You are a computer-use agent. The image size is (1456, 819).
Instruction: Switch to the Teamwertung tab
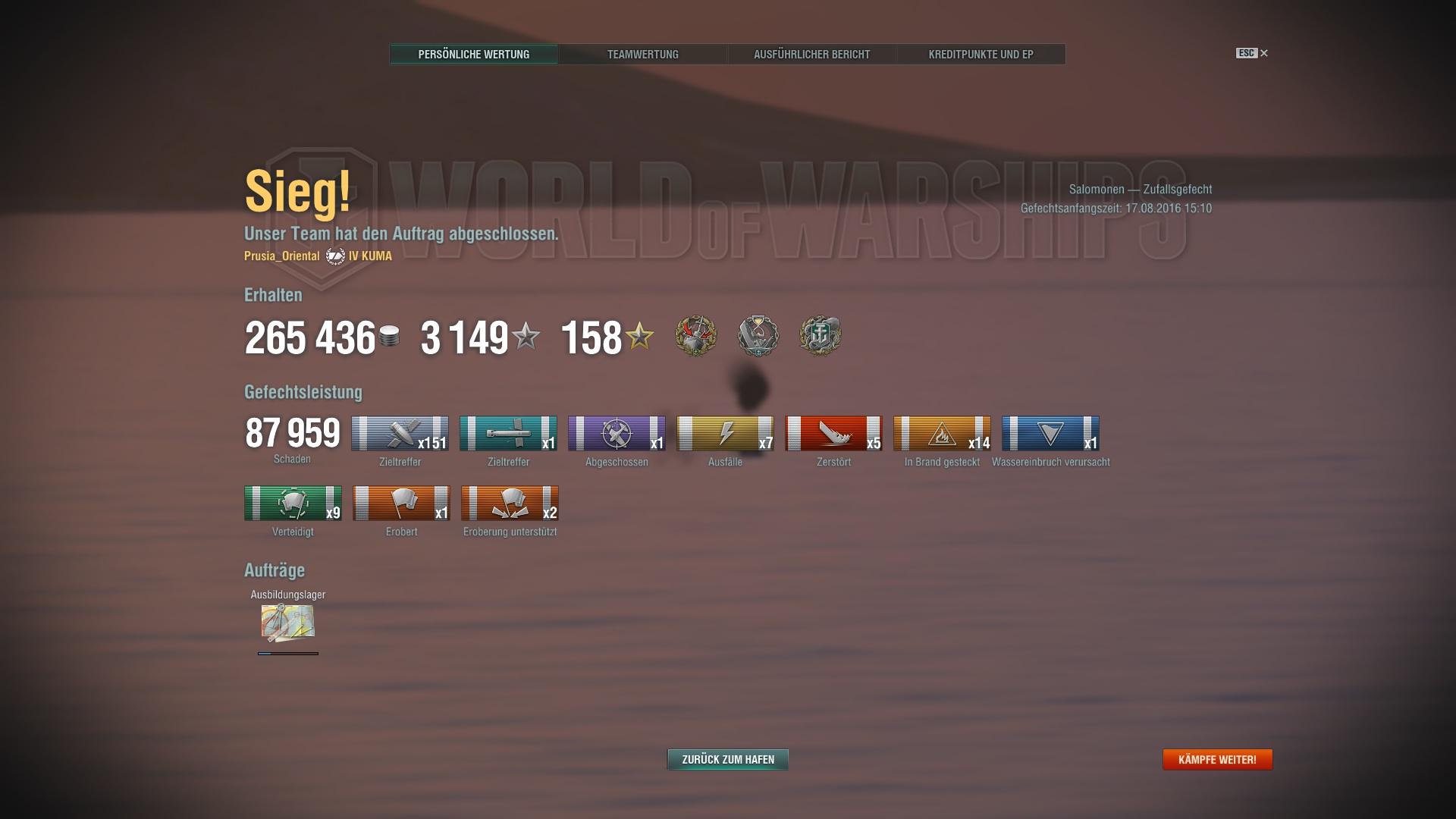click(x=642, y=54)
